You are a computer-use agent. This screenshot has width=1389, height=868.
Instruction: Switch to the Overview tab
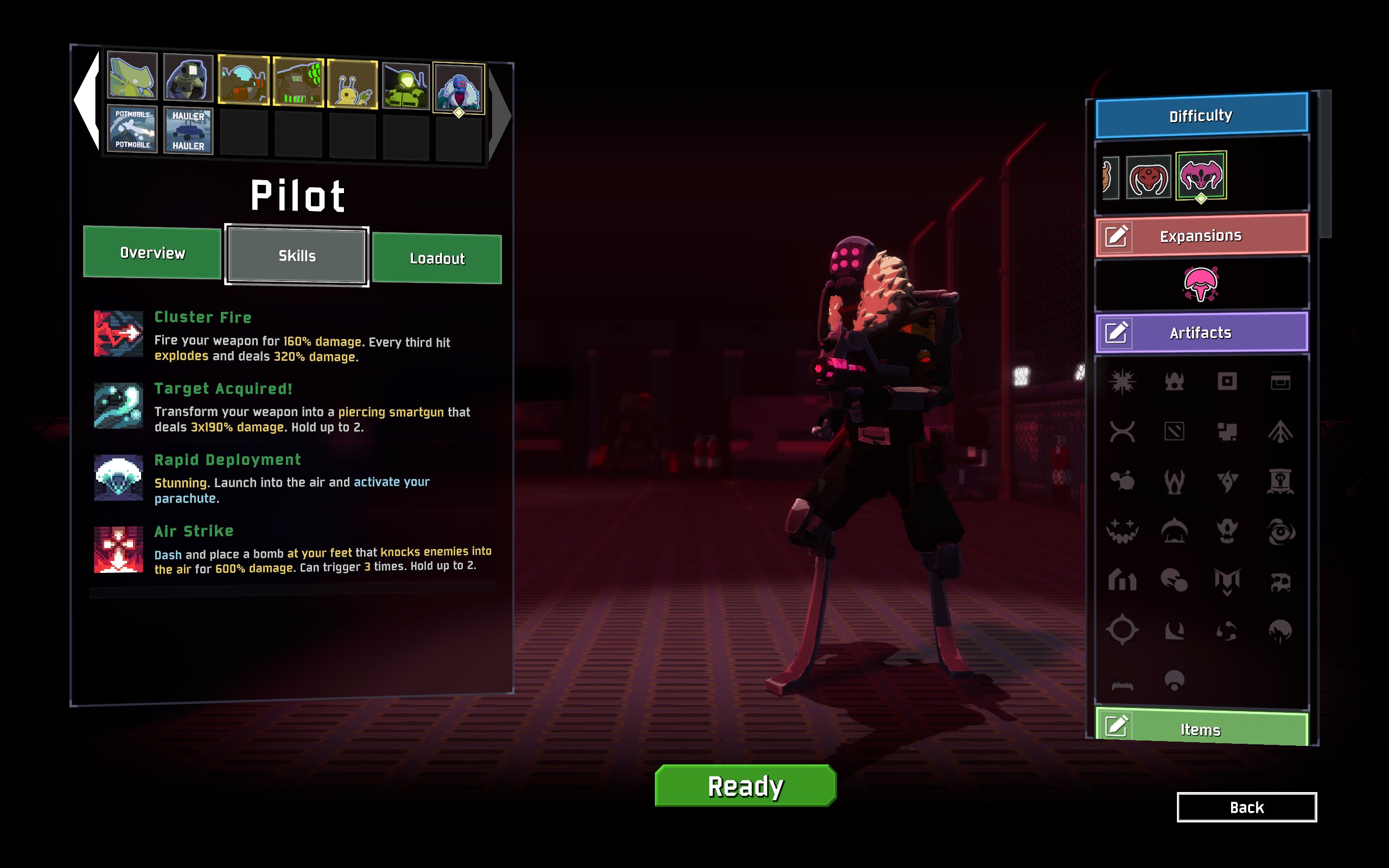152,253
